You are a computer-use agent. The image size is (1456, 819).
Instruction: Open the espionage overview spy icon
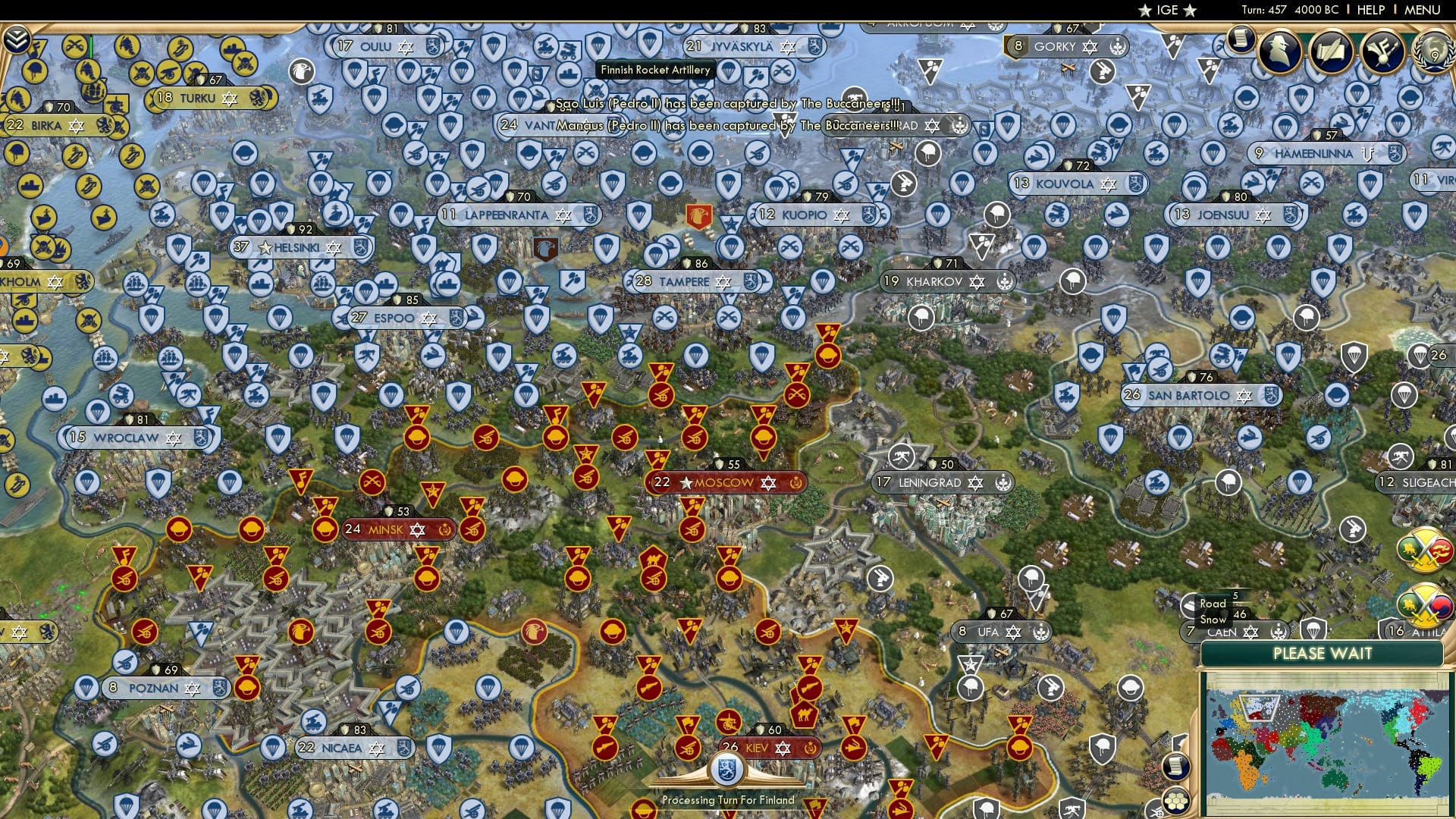click(1280, 50)
